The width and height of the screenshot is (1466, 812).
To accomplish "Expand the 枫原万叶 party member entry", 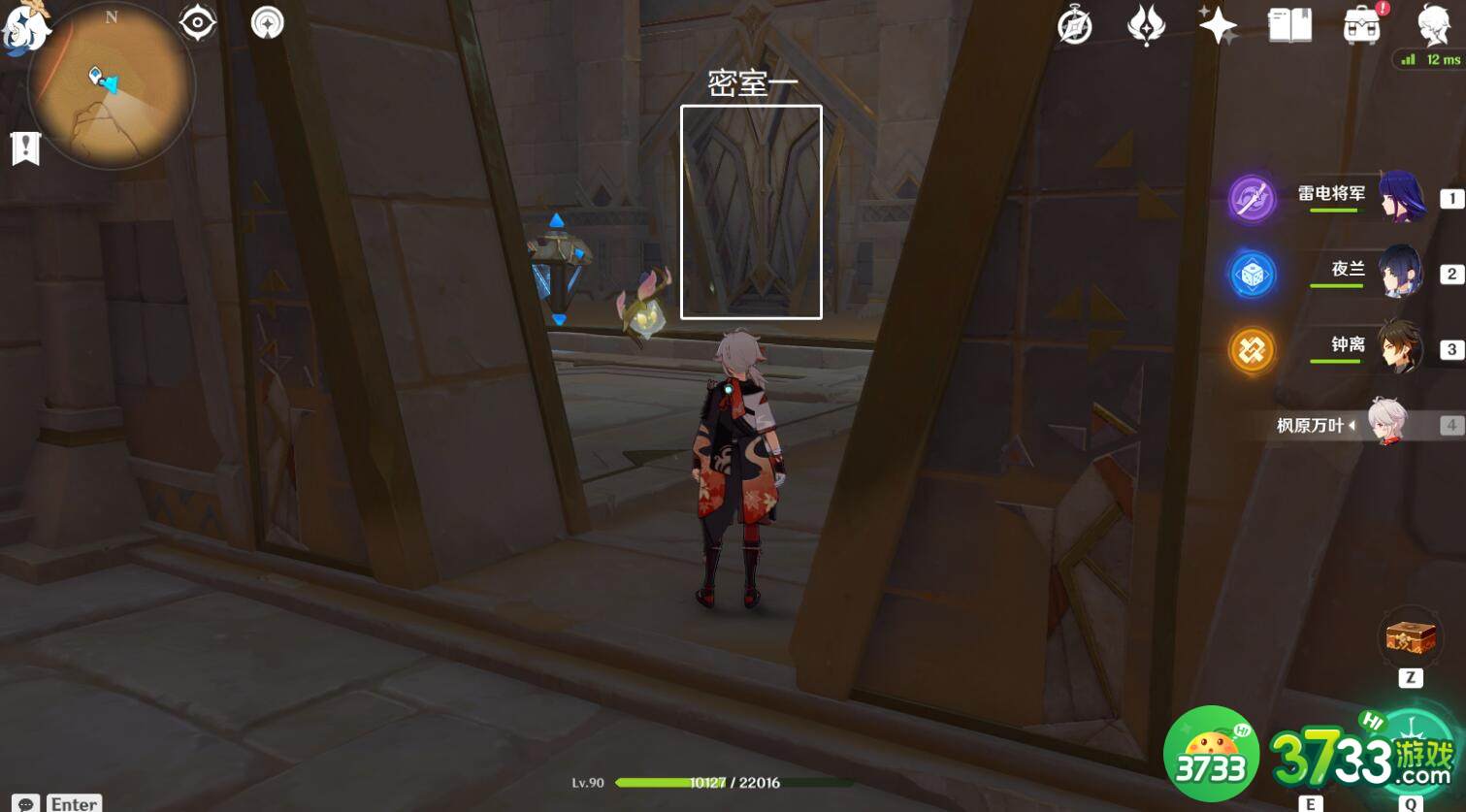I will 1349,425.
